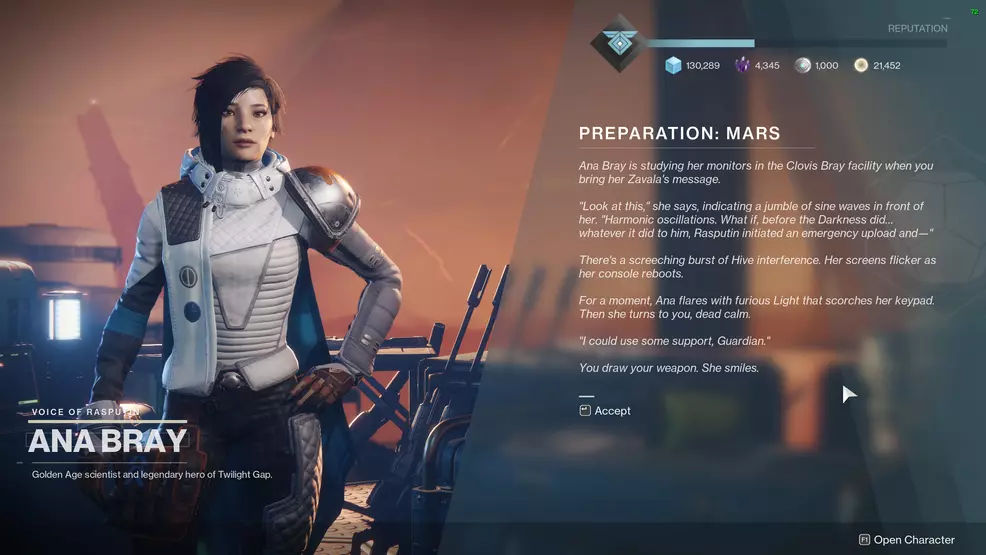This screenshot has height=555, width=986.
Task: Accept the Preparation: Mars quest
Action: tap(605, 411)
